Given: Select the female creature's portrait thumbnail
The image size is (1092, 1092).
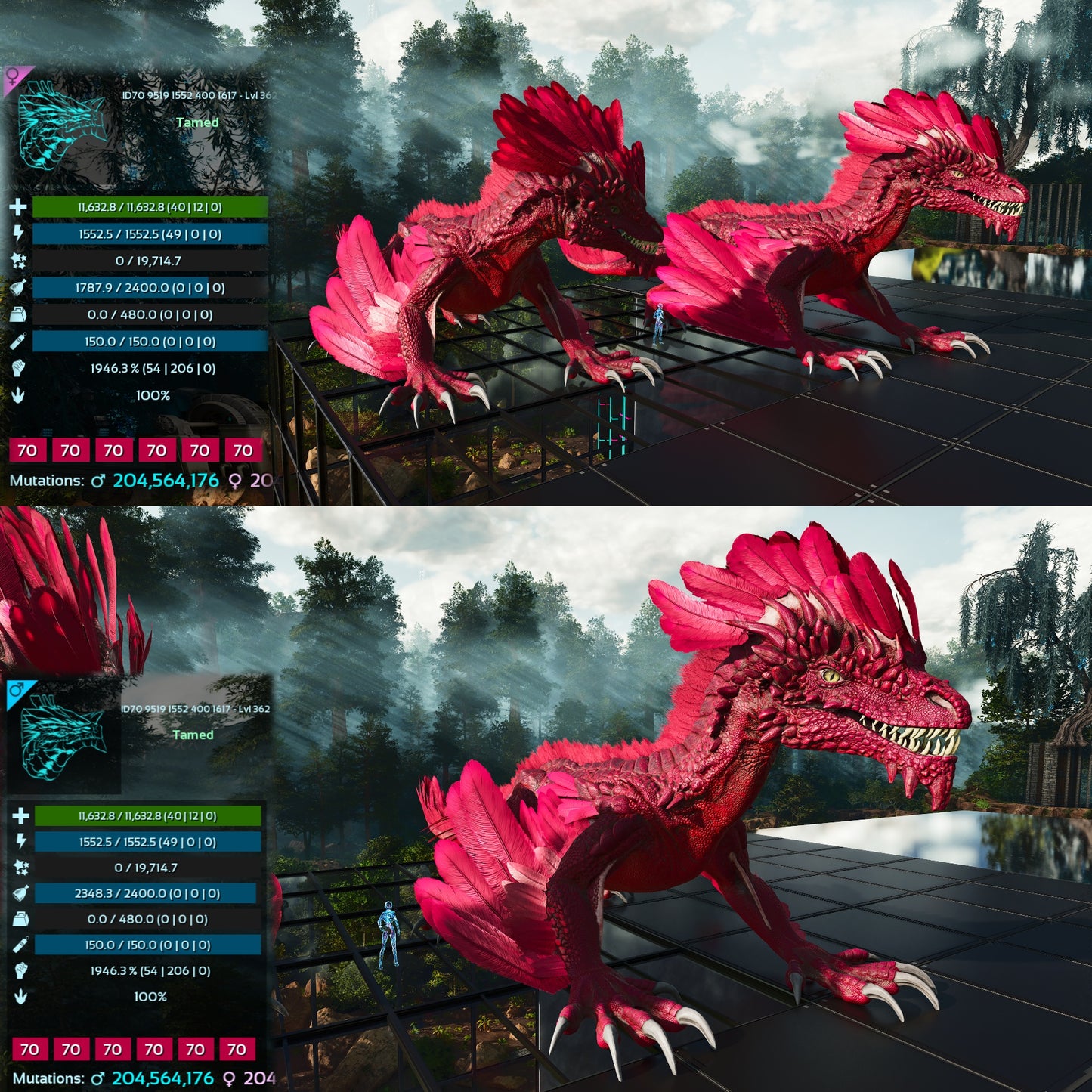Looking at the screenshot, I should click(62, 126).
